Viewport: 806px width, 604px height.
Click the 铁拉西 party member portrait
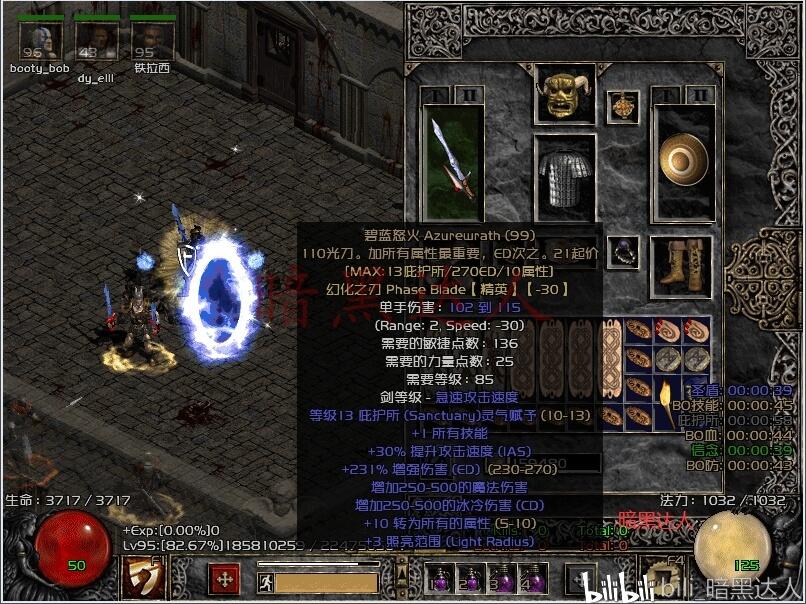tap(152, 42)
